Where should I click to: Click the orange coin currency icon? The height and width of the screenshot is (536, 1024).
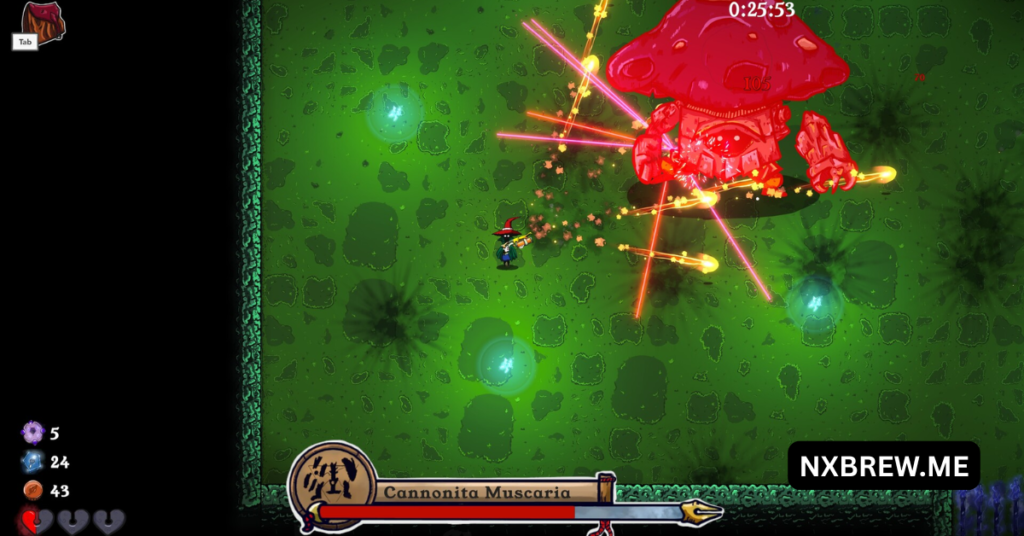point(33,490)
